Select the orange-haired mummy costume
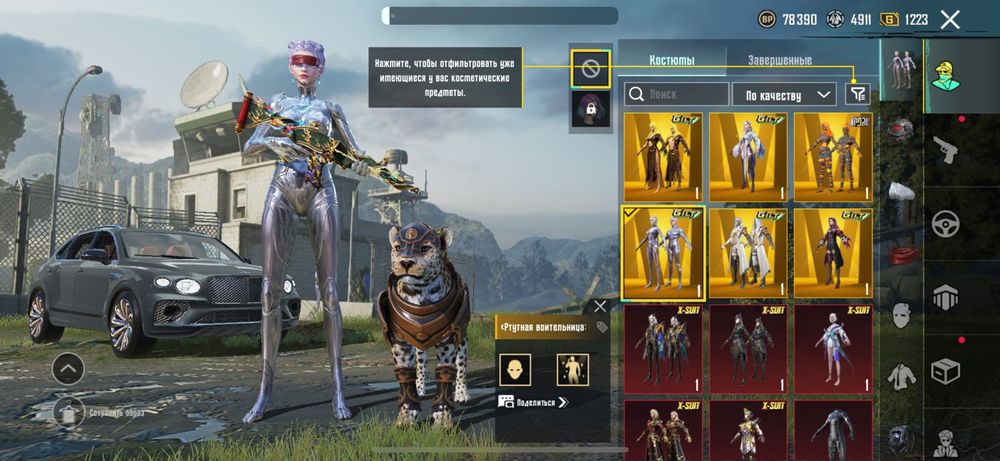Viewport: 1000px width, 461px height. [x=833, y=157]
